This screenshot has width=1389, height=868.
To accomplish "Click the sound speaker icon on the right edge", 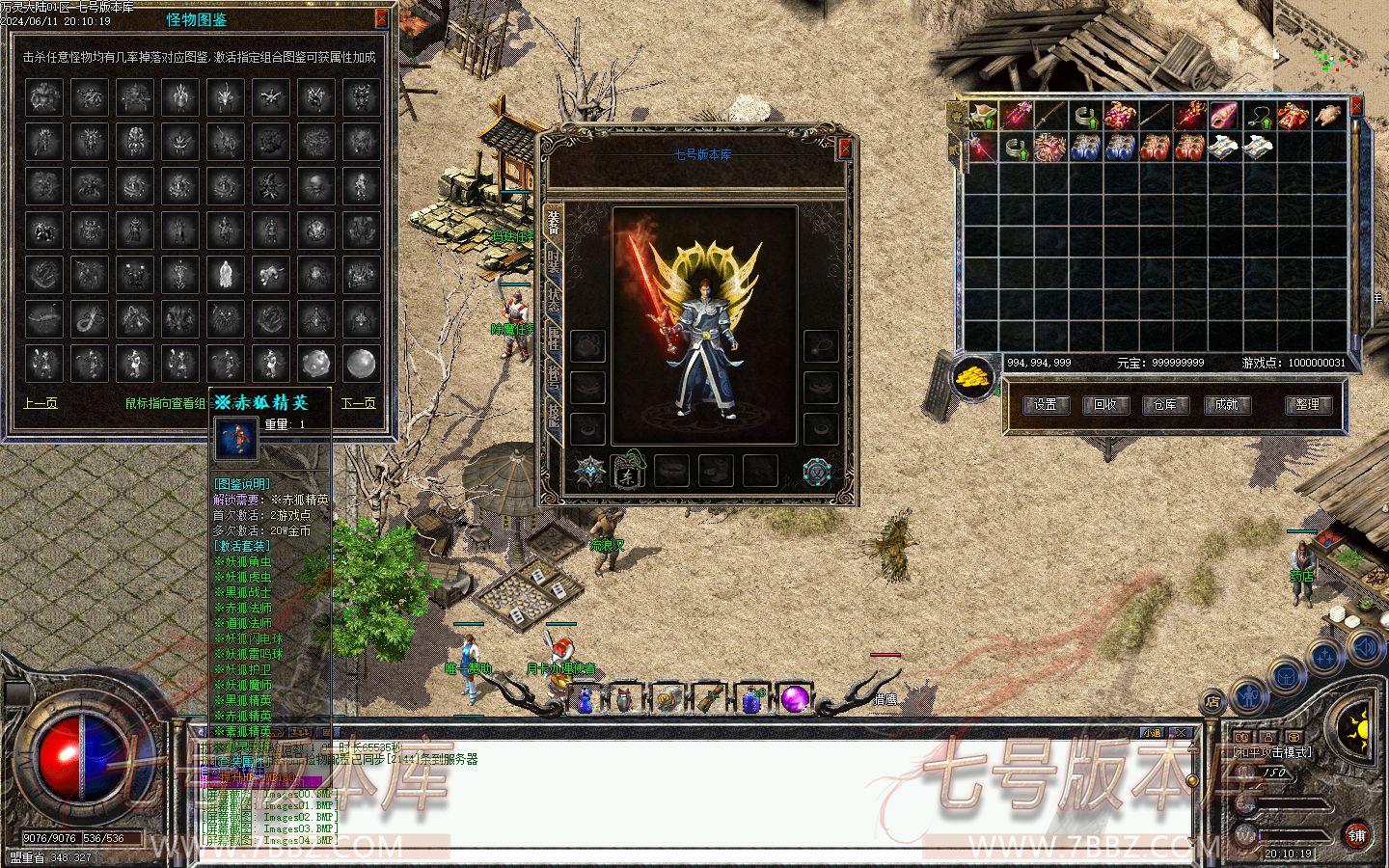I will pyautogui.click(x=1363, y=648).
